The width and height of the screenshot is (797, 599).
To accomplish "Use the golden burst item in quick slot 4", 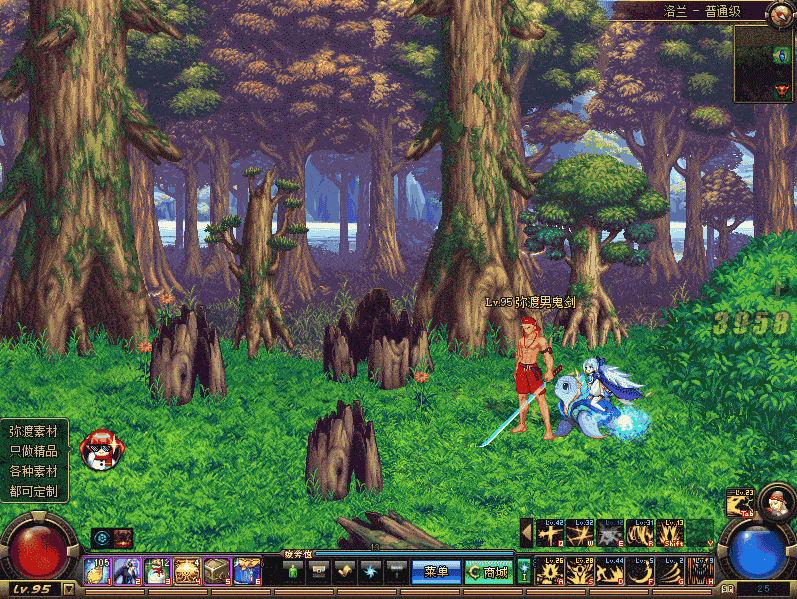I will [187, 571].
